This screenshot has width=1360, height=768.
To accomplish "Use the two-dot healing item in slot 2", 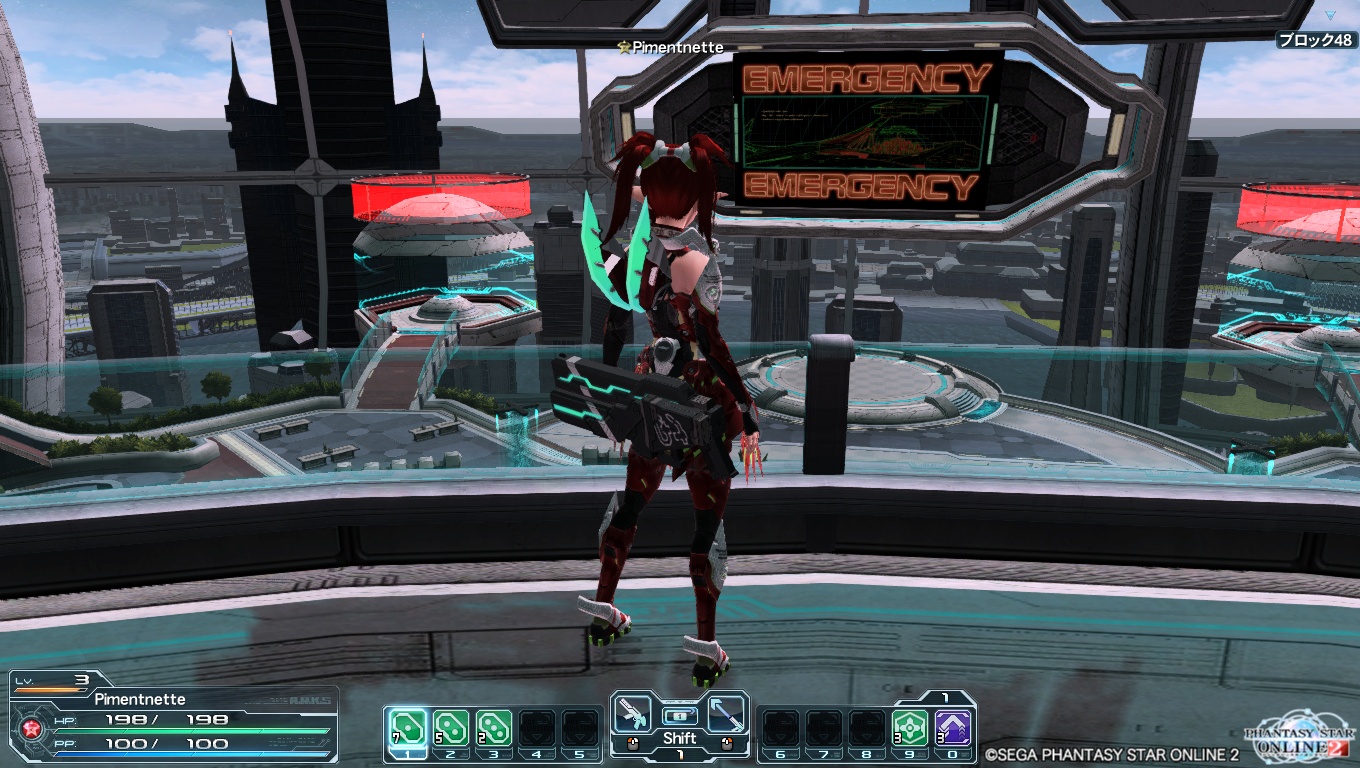I will (x=451, y=728).
